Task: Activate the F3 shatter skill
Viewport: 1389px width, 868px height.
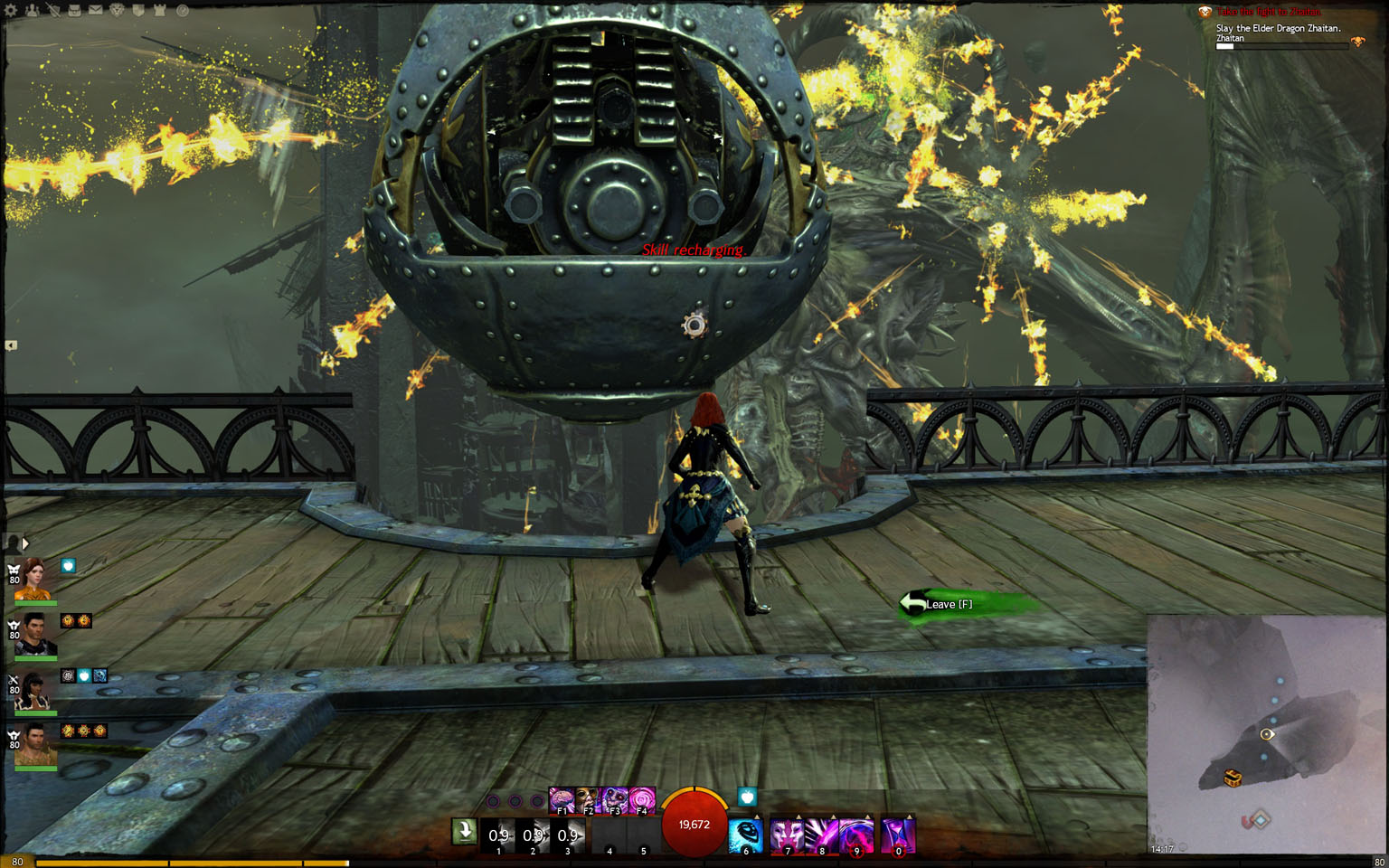Action: coord(615,800)
